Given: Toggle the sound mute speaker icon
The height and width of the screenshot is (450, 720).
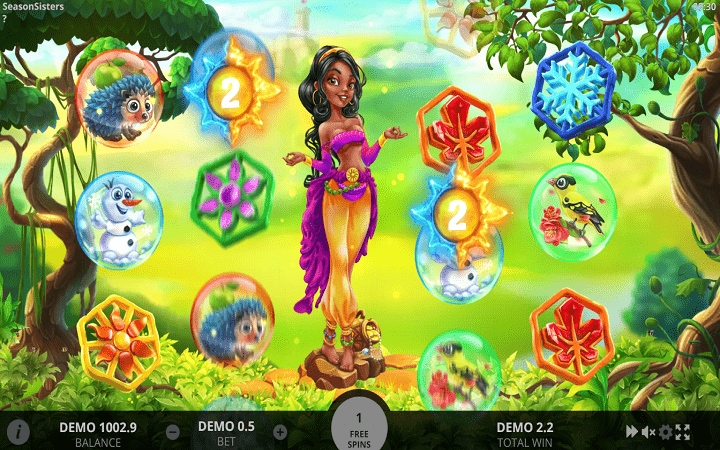Looking at the screenshot, I should tap(648, 432).
